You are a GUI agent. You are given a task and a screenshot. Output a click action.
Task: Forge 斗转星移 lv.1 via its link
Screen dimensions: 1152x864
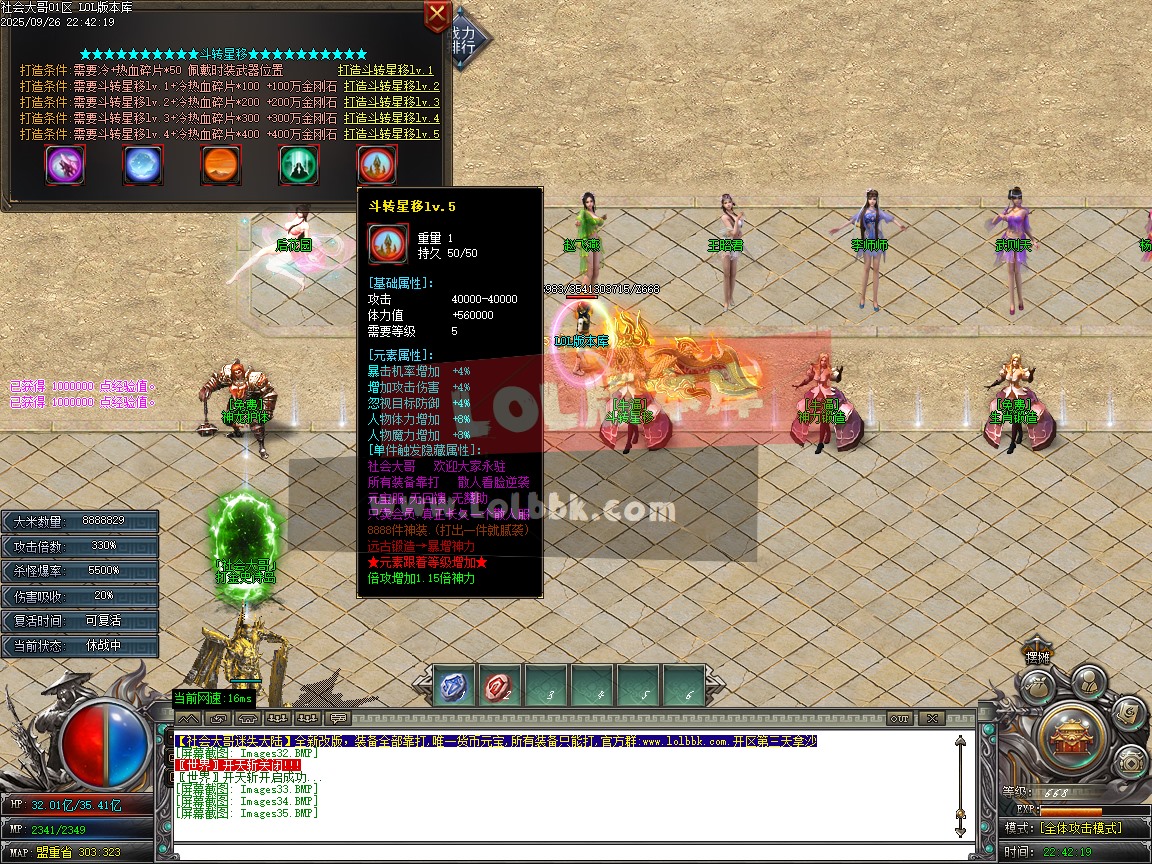(385, 70)
